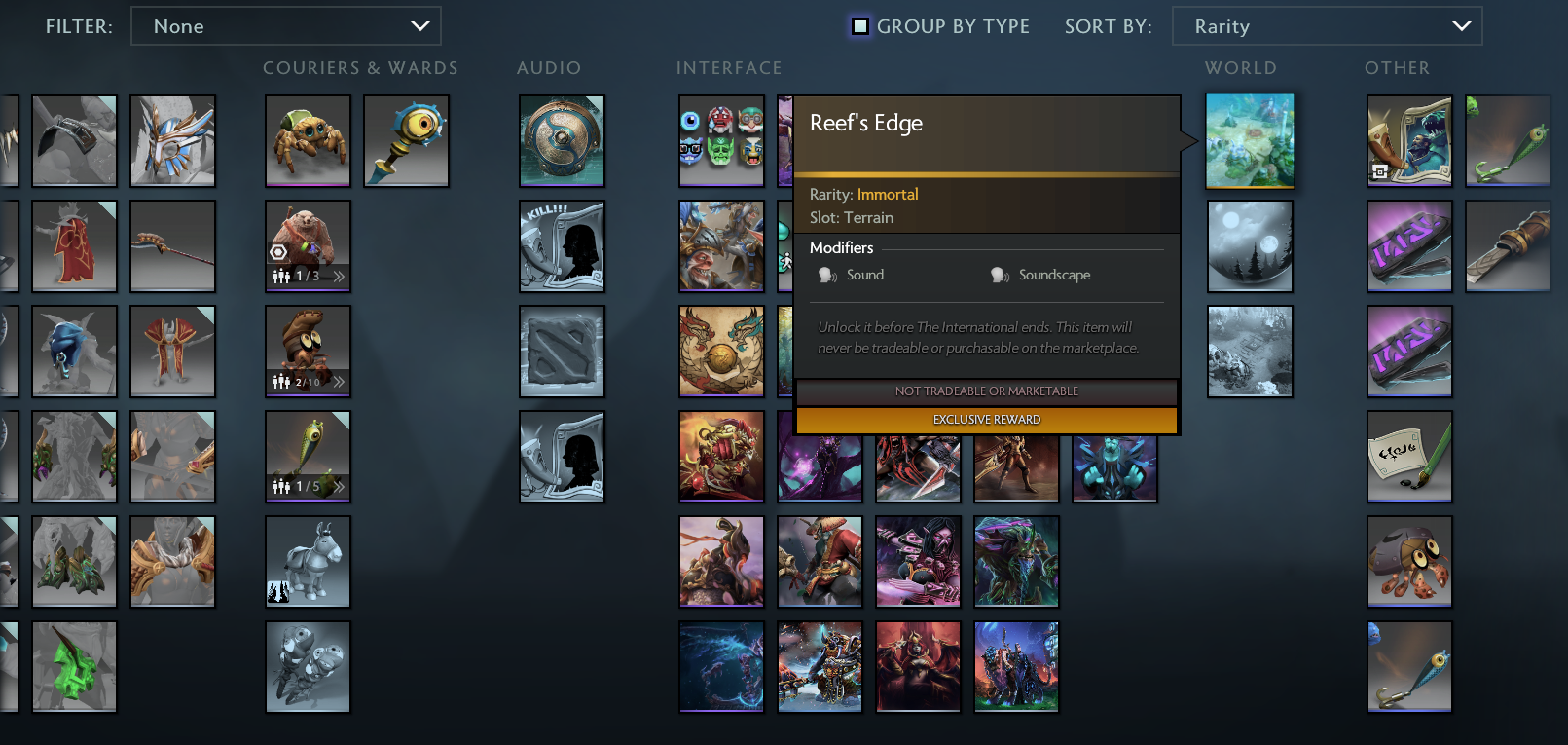
Task: Click the autograph scroll with green pen in Other
Action: click(x=1409, y=457)
